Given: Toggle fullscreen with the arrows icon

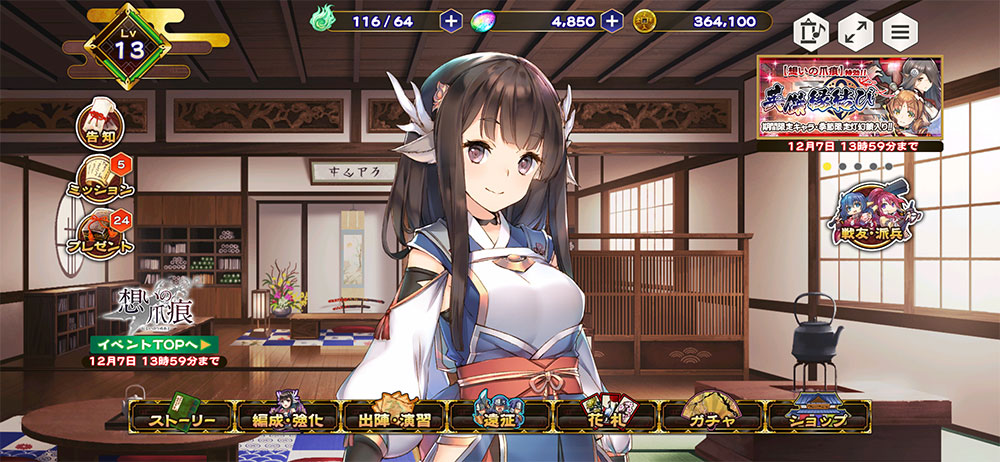Looking at the screenshot, I should pyautogui.click(x=855, y=31).
